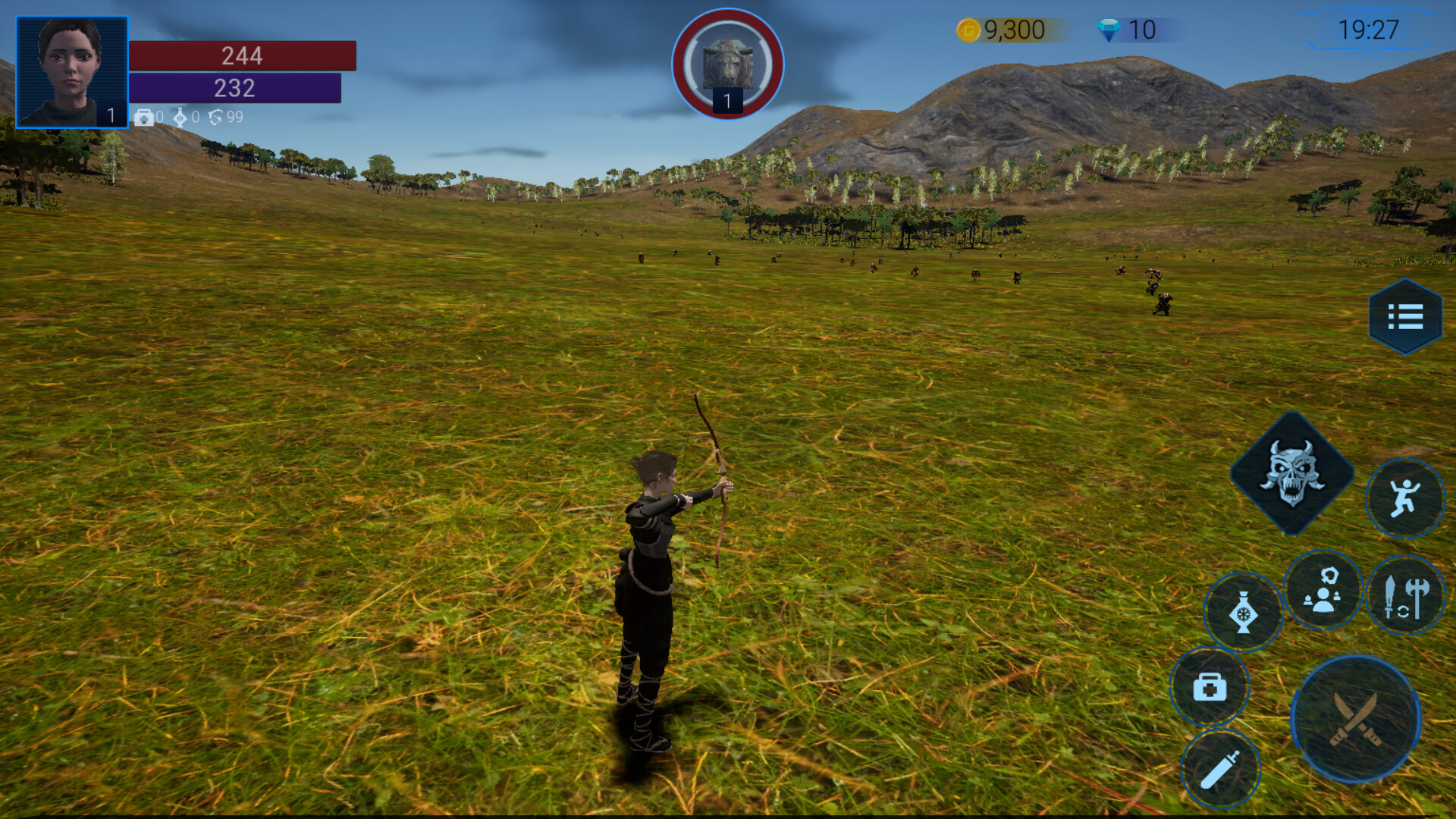This screenshot has width=1456, height=819.
Task: Use the jump action icon
Action: tap(1404, 497)
